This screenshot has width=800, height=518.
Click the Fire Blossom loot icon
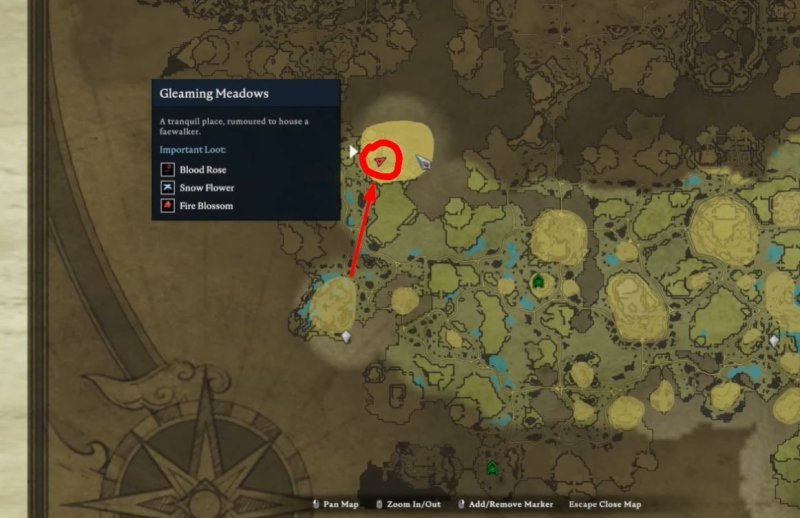pyautogui.click(x=168, y=206)
